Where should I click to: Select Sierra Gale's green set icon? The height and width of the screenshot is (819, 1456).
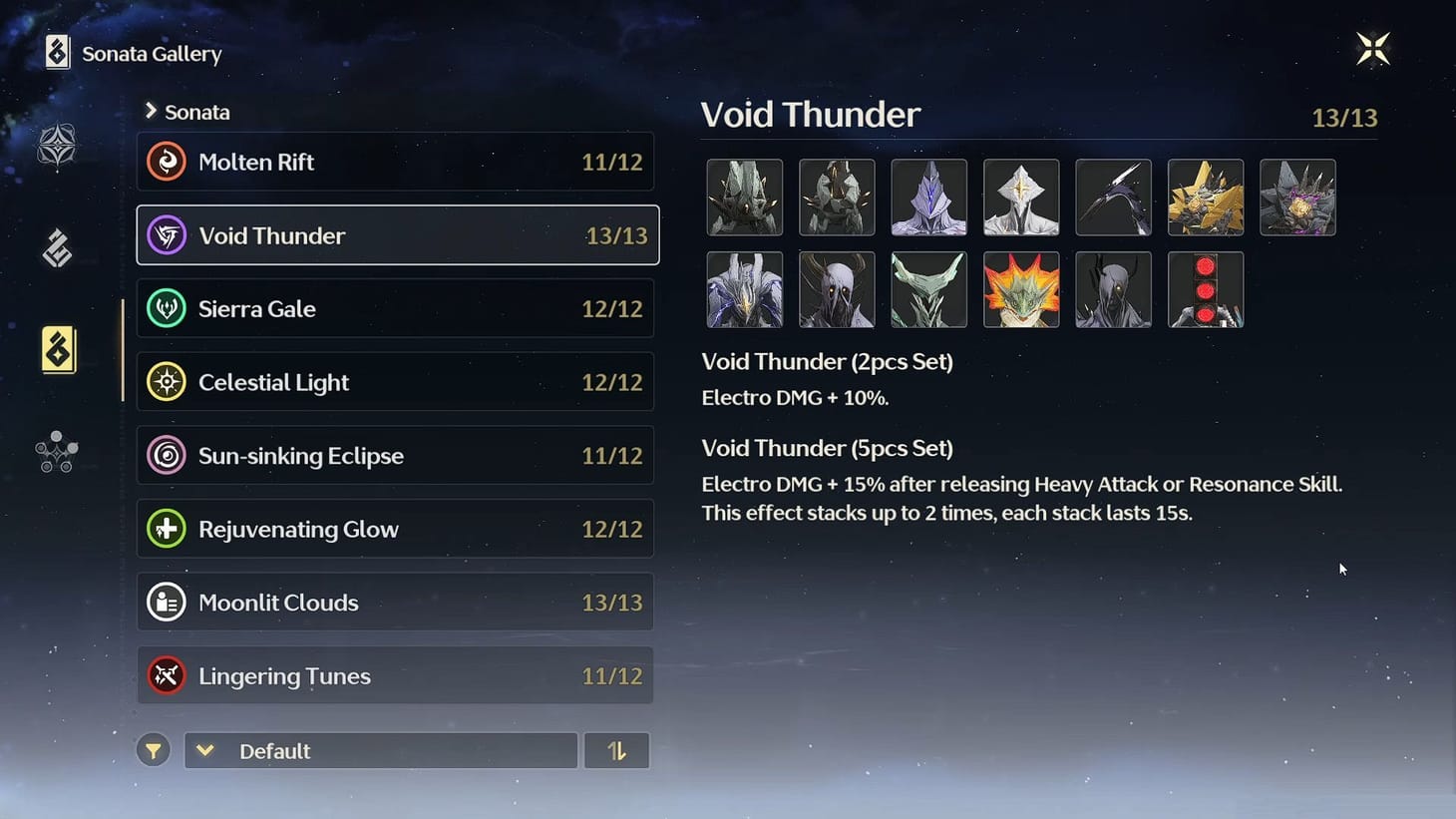167,309
